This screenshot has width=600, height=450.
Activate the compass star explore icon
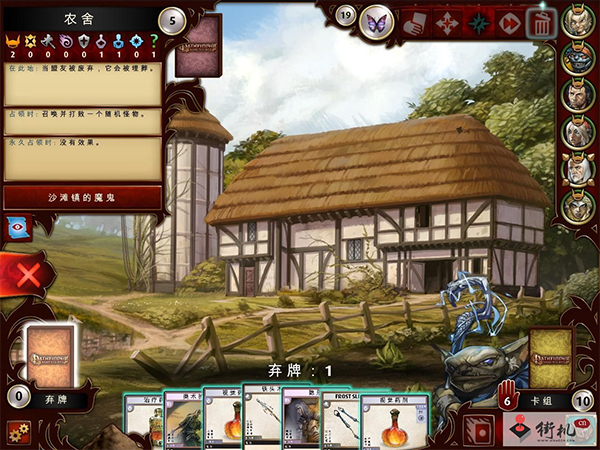pos(479,22)
